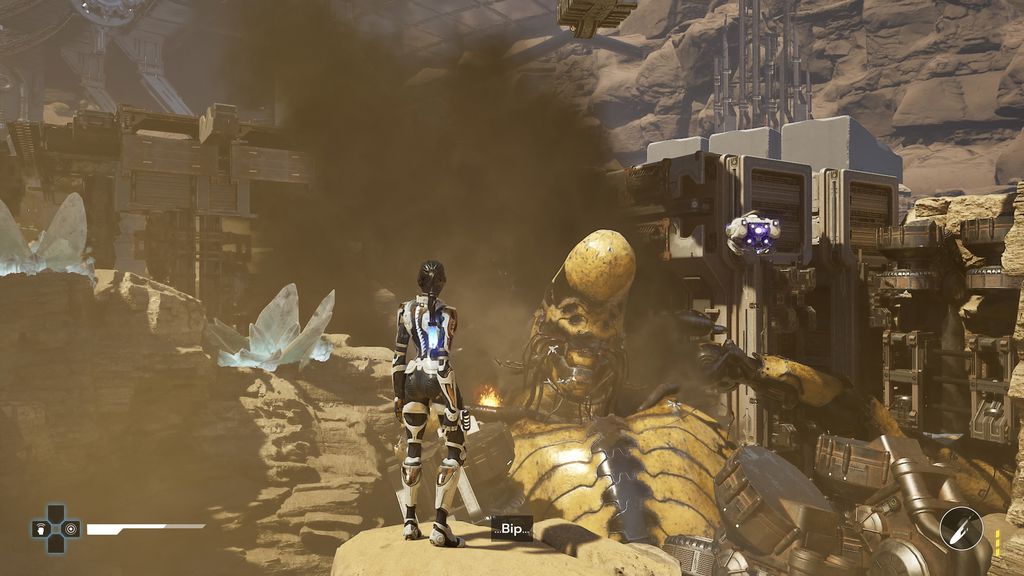Select the concentric rings target icon
Screen dimensions: 1024x576
point(71,529)
